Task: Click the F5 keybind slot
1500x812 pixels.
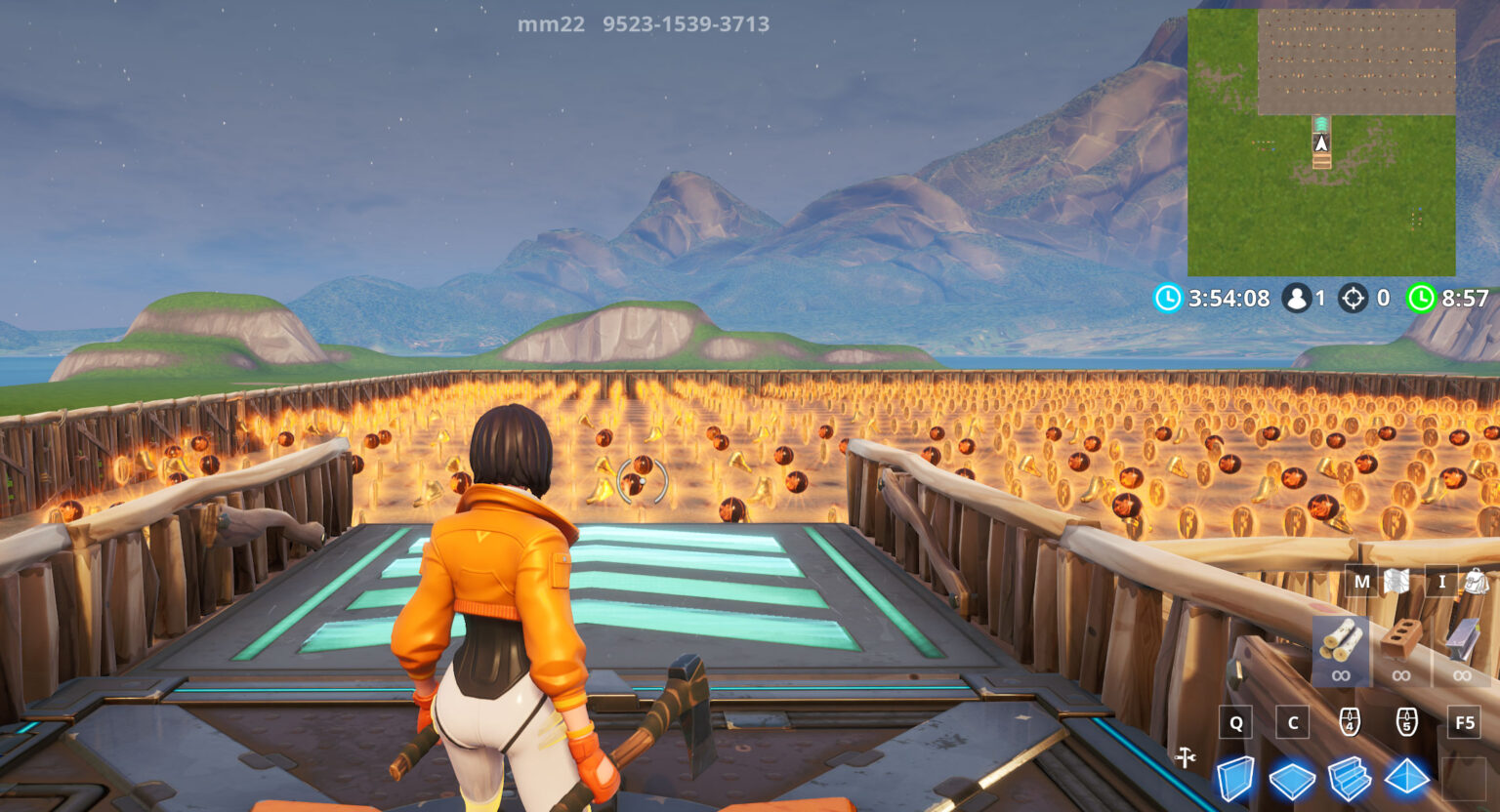Action: 1462,722
